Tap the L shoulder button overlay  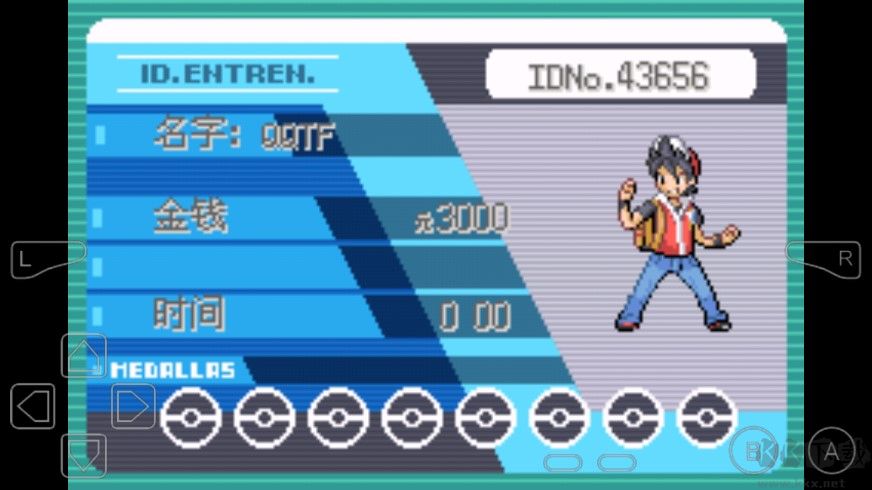(40, 259)
